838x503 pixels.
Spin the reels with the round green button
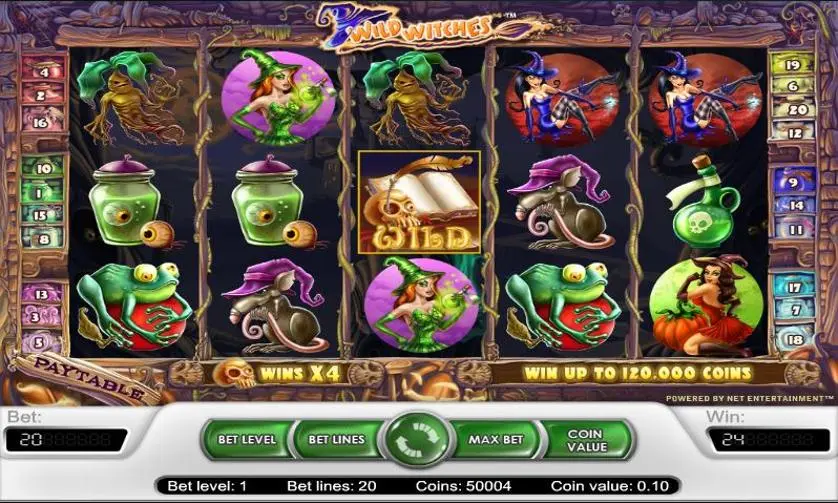[418, 440]
